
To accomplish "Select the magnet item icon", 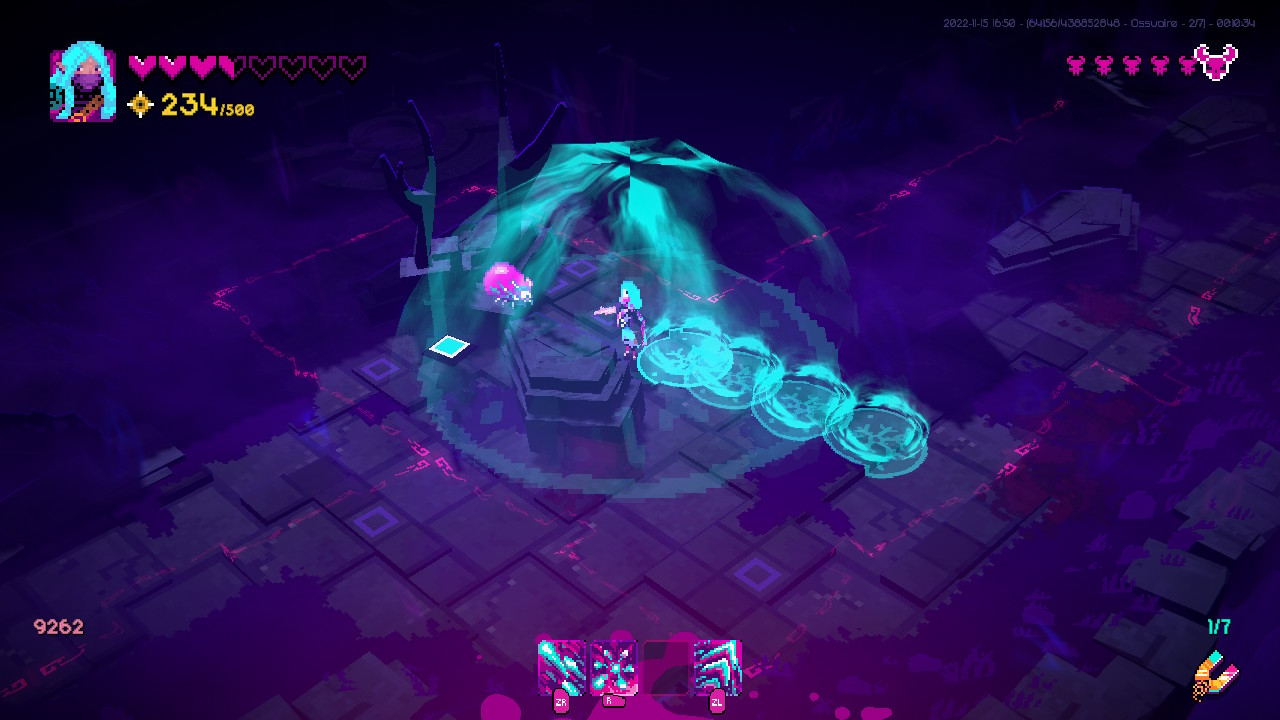I will 1216,675.
